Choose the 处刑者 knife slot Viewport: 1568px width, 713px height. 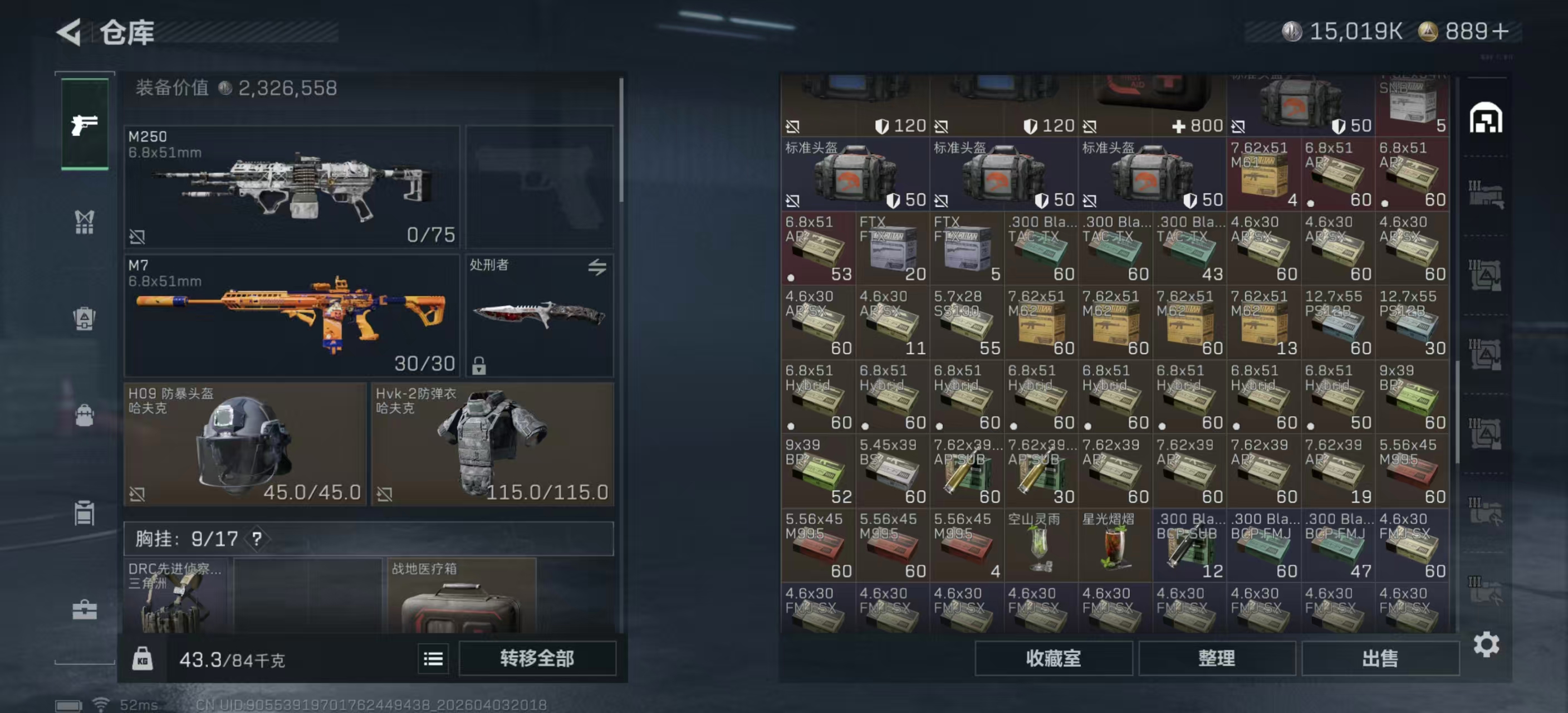[540, 315]
